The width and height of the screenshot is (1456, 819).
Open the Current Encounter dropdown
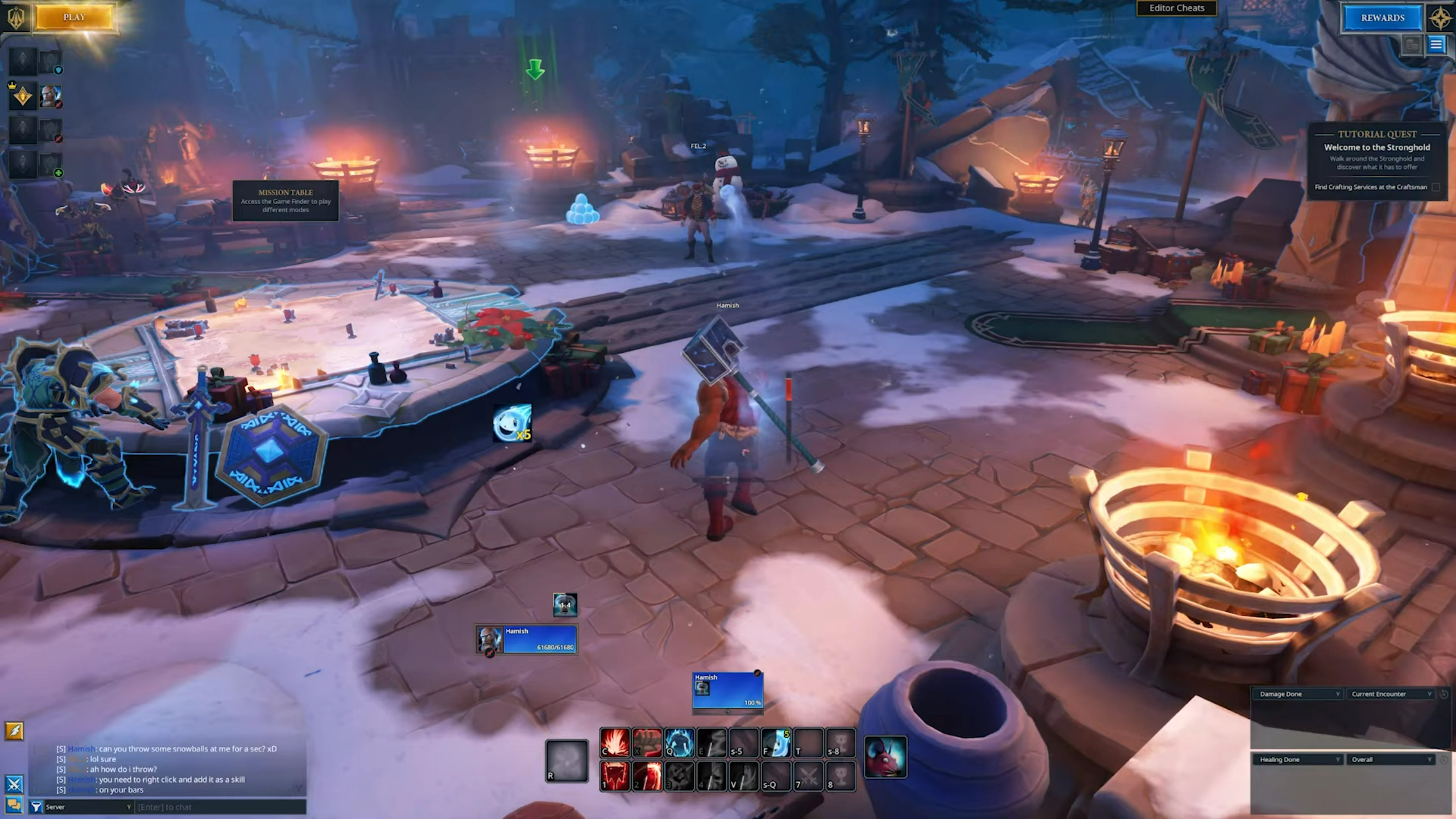(x=1389, y=694)
